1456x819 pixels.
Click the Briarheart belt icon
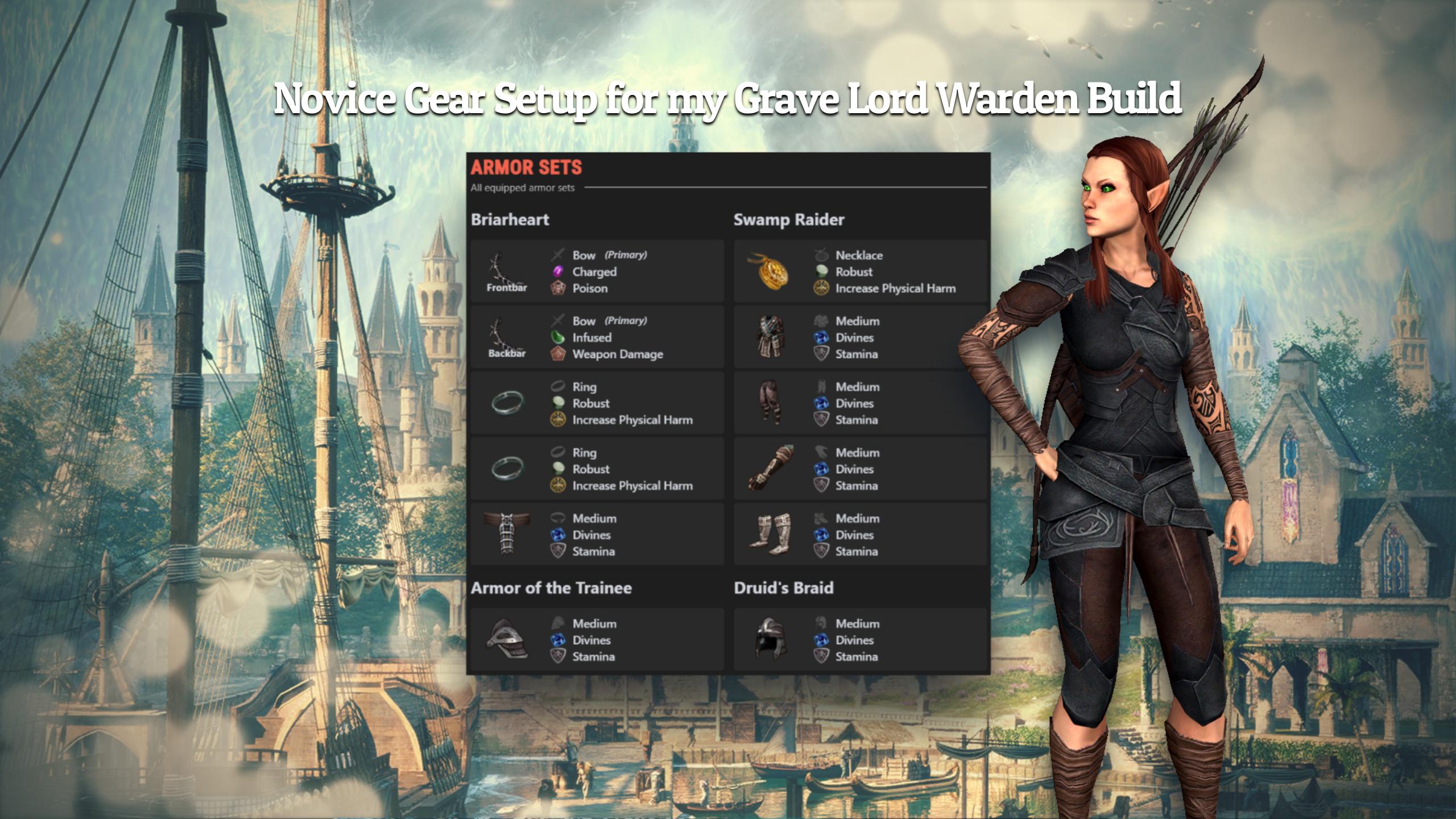tap(506, 535)
